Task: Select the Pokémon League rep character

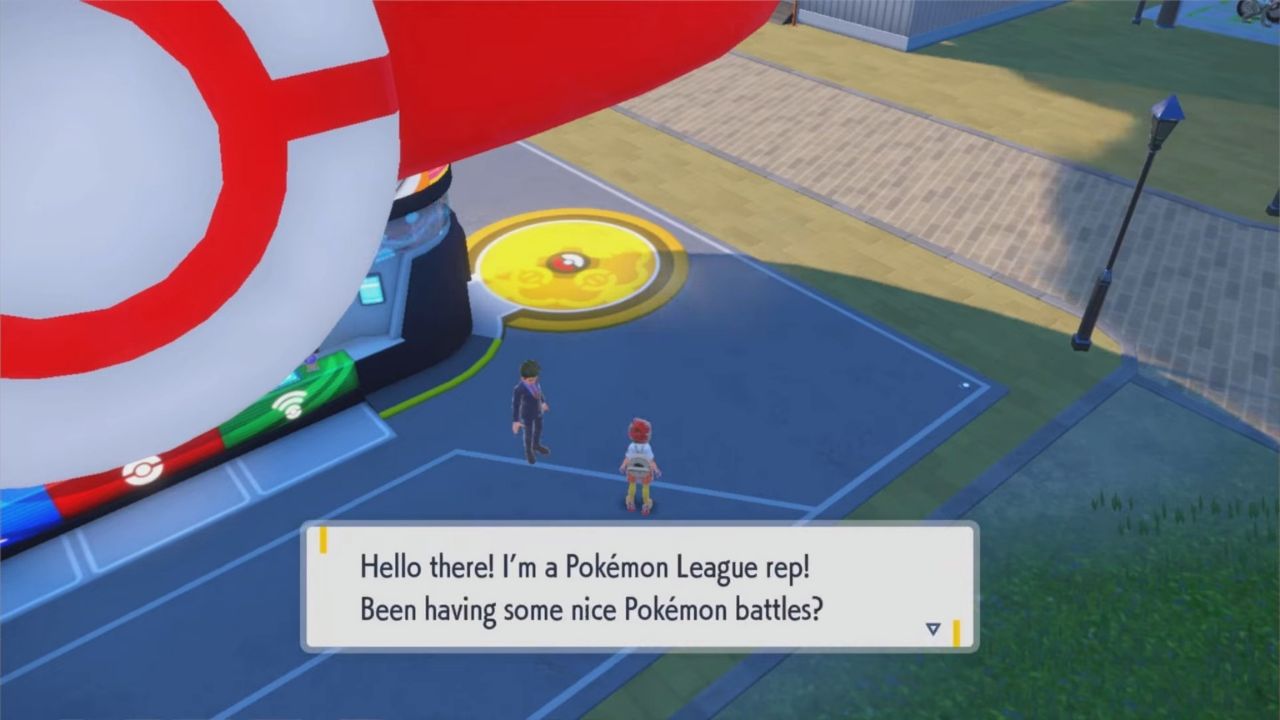Action: coord(530,410)
